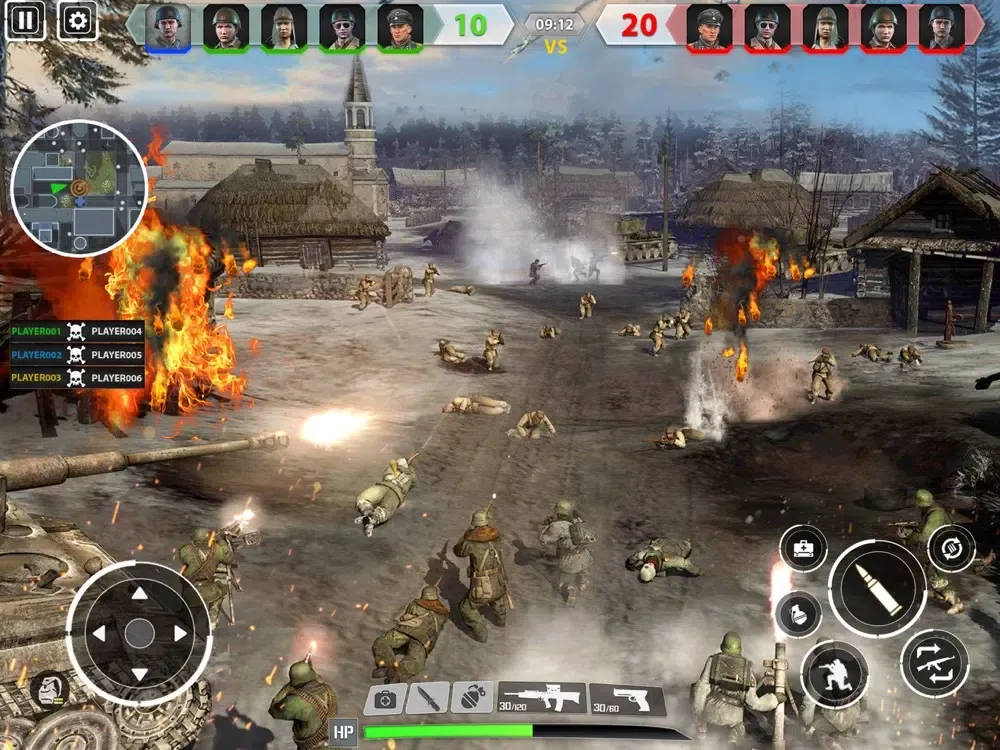1000x750 pixels.
Task: Click the soldier head icon beside the joystick
Action: pyautogui.click(x=48, y=689)
